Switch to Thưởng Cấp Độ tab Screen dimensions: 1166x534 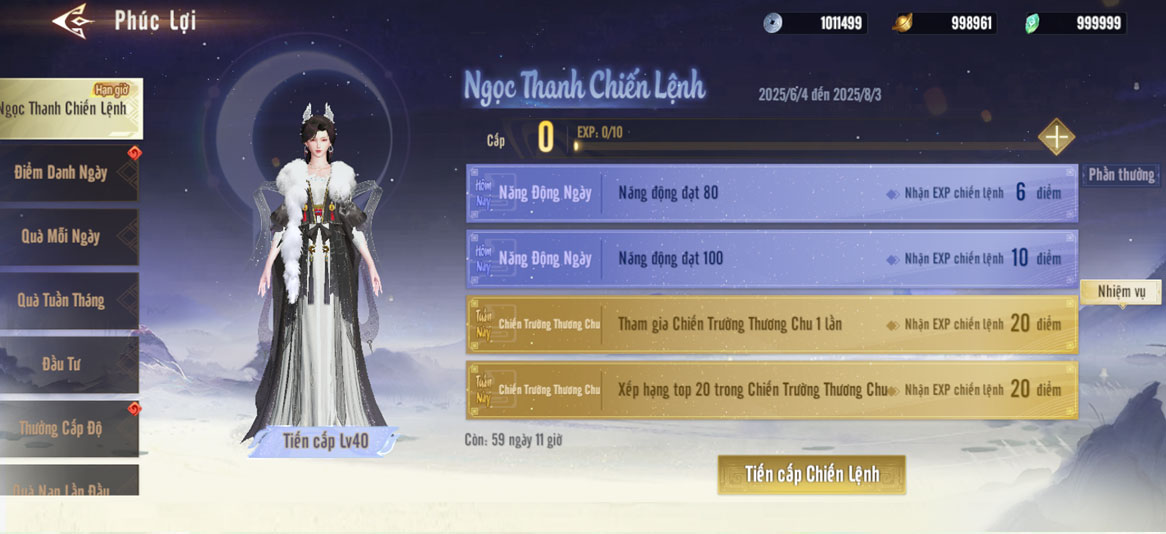(62, 428)
